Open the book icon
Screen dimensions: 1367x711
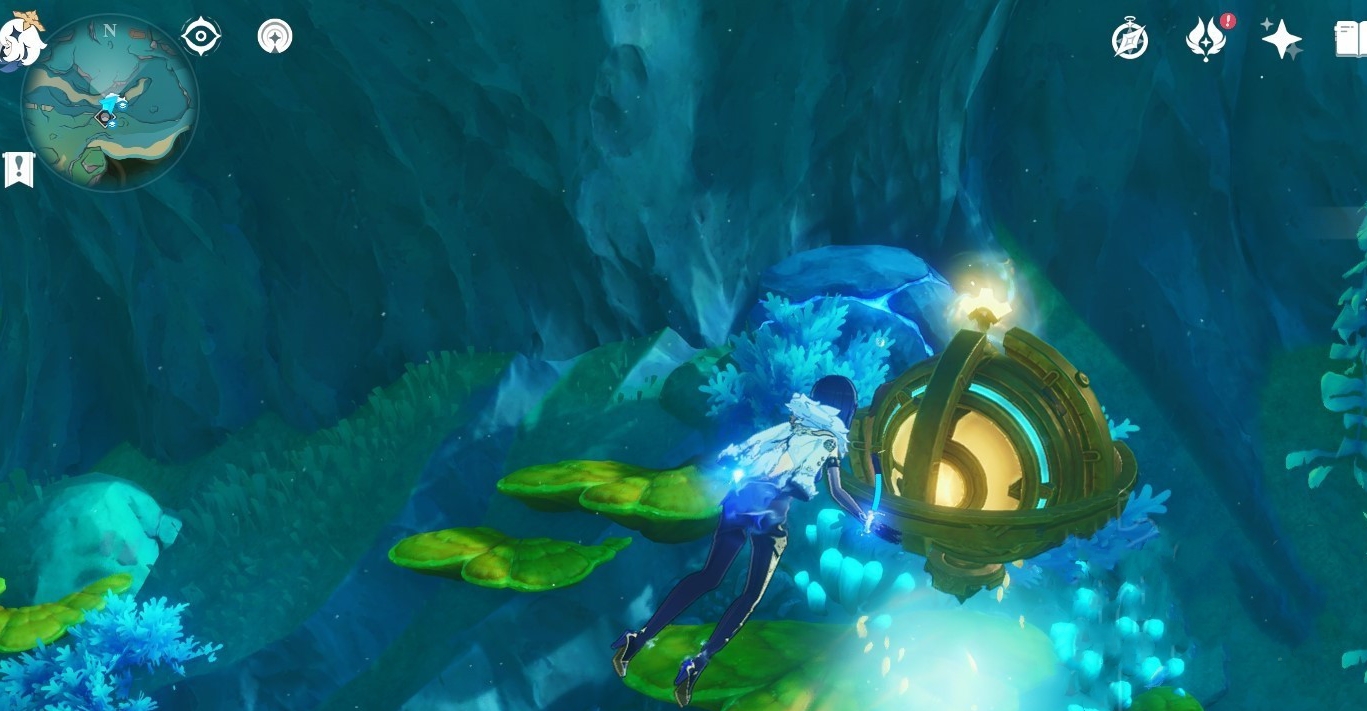pyautogui.click(x=1351, y=40)
